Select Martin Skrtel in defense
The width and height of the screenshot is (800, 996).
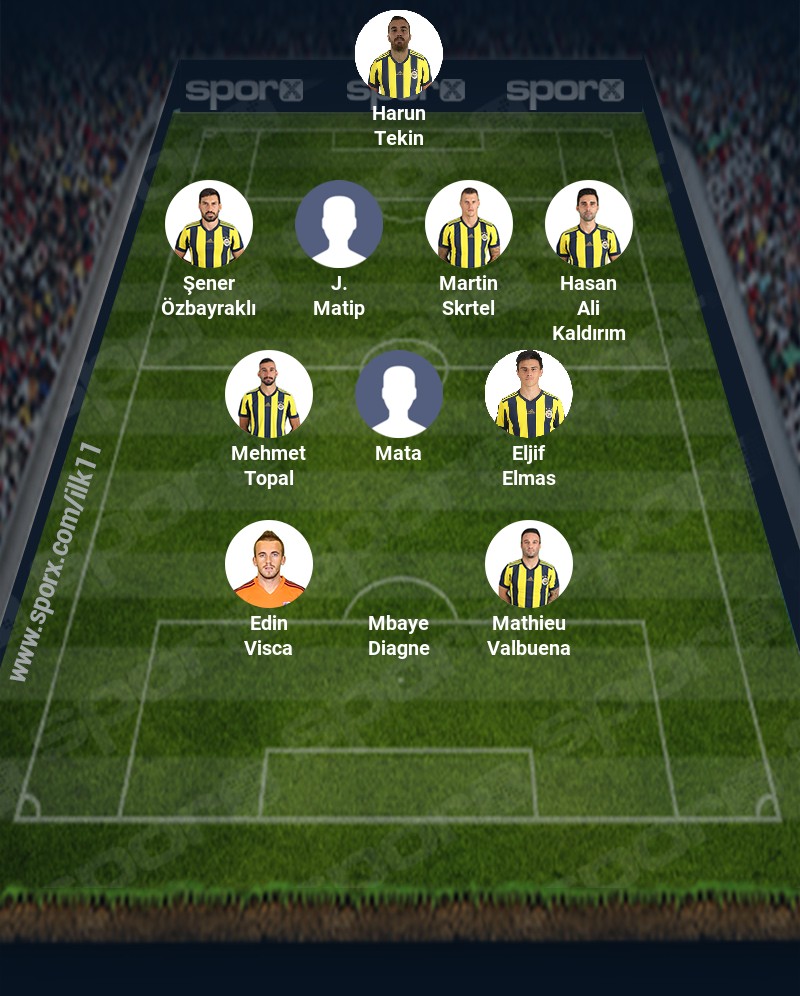469,224
